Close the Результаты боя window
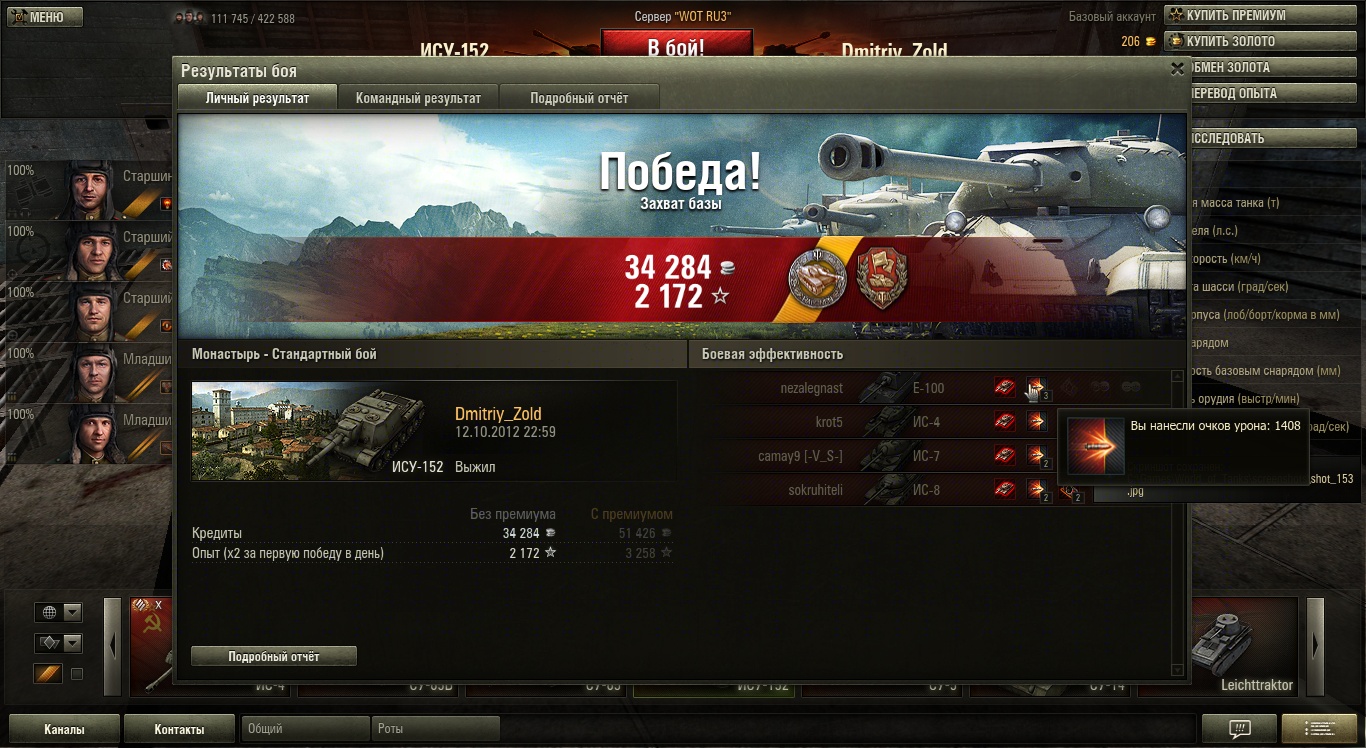The height and width of the screenshot is (748, 1366). pyautogui.click(x=1177, y=70)
